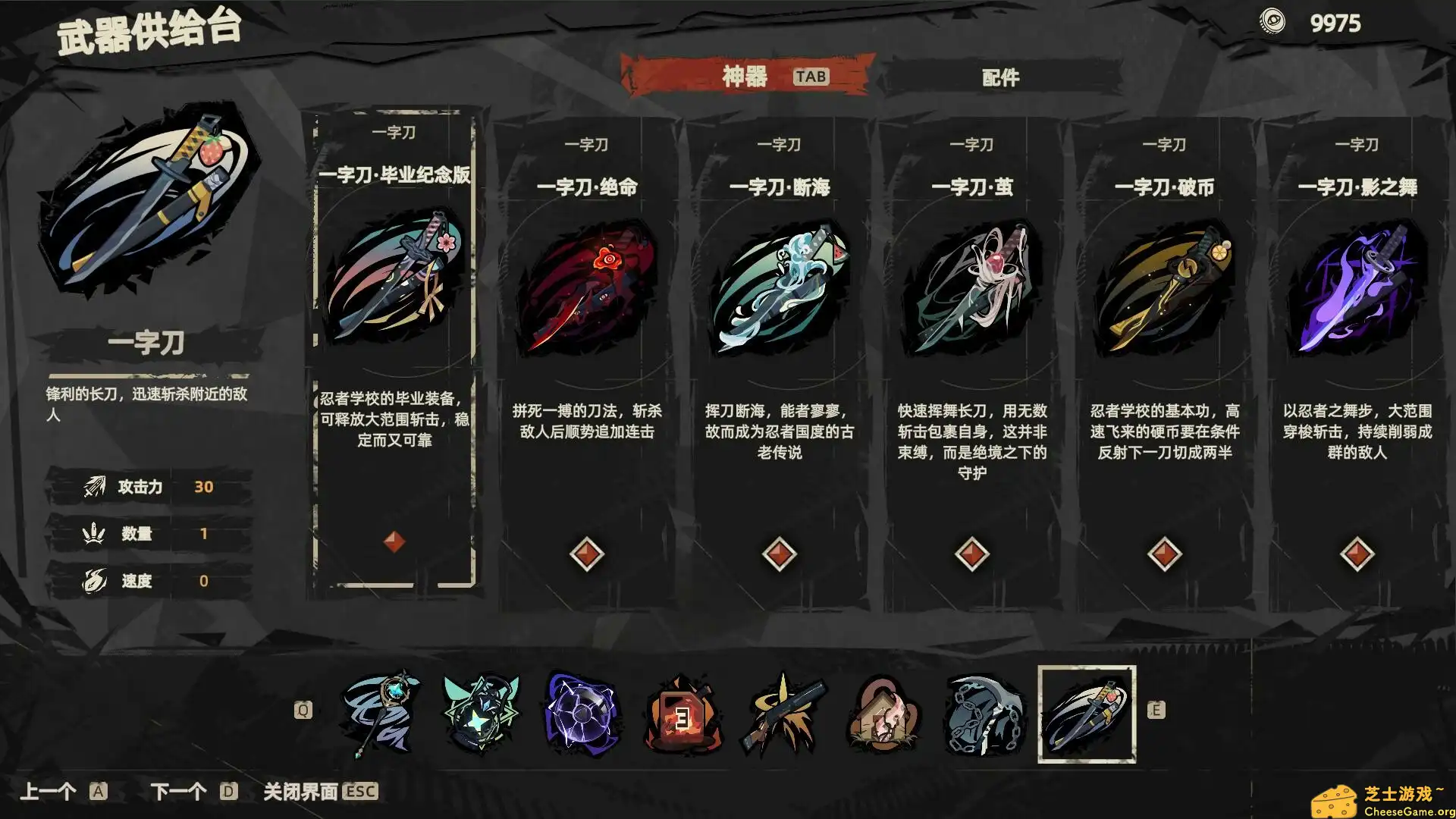Click the 速度 dash stat icon
Image resolution: width=1456 pixels, height=819 pixels.
(x=94, y=580)
